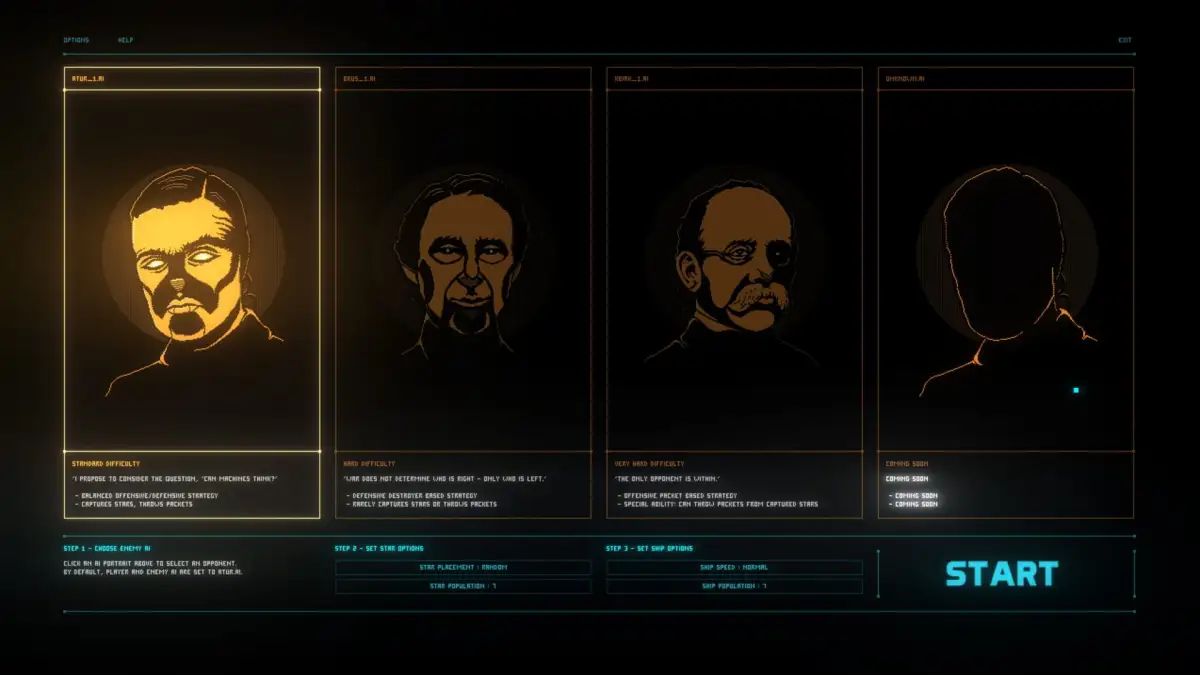Click the Coming Soon silhouette portrait
Image resolution: width=1200 pixels, height=675 pixels.
point(1006,272)
